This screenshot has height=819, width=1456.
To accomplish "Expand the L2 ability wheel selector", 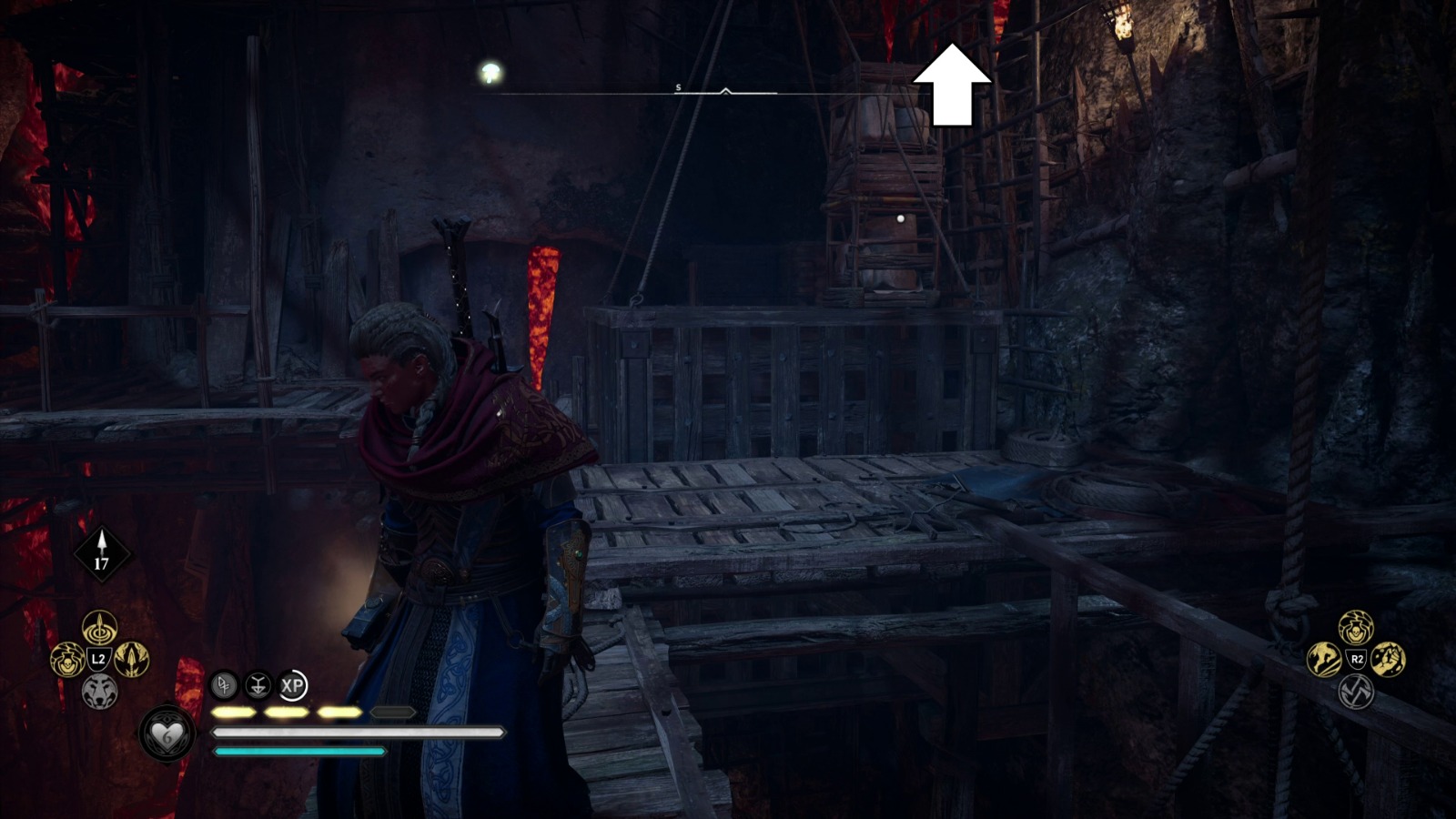I will [x=98, y=657].
